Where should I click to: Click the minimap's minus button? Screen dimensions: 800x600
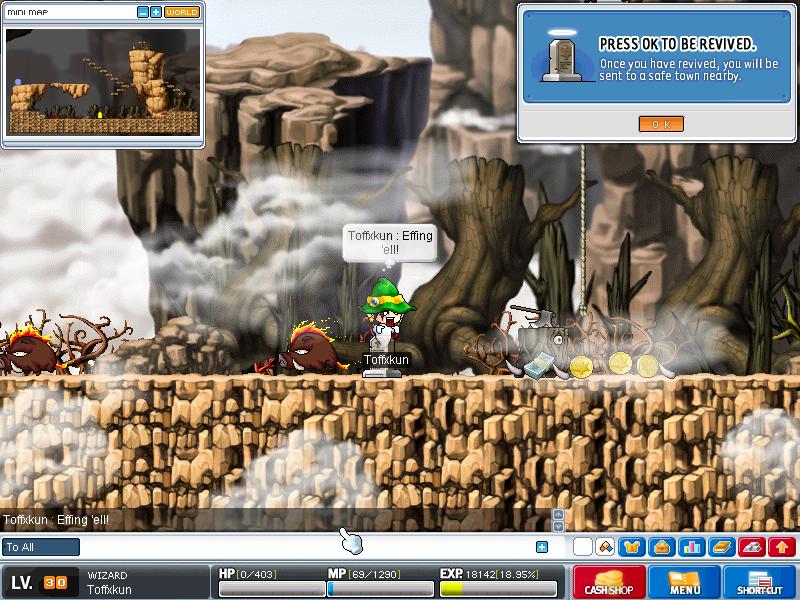(143, 12)
